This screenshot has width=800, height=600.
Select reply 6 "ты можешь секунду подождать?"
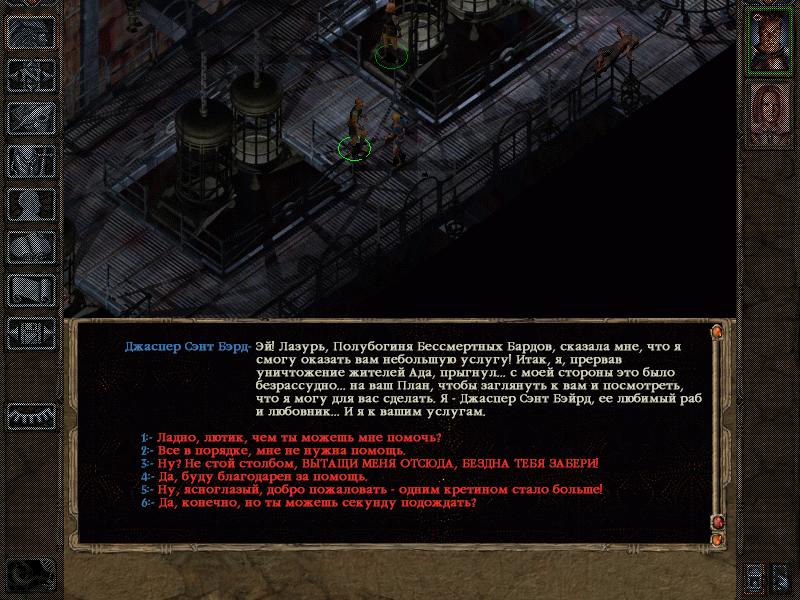[x=312, y=503]
